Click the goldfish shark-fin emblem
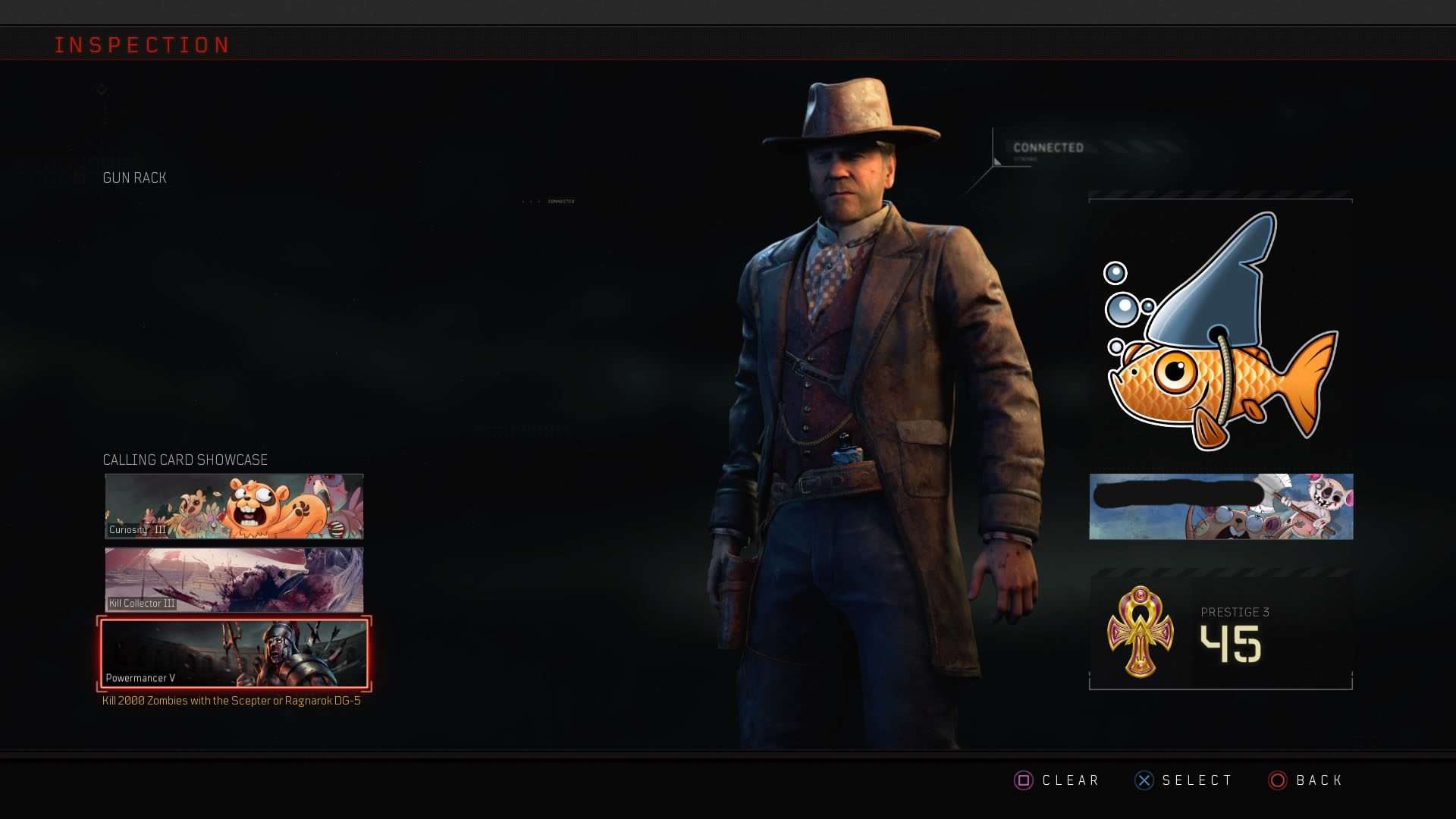The height and width of the screenshot is (819, 1456). click(1219, 334)
